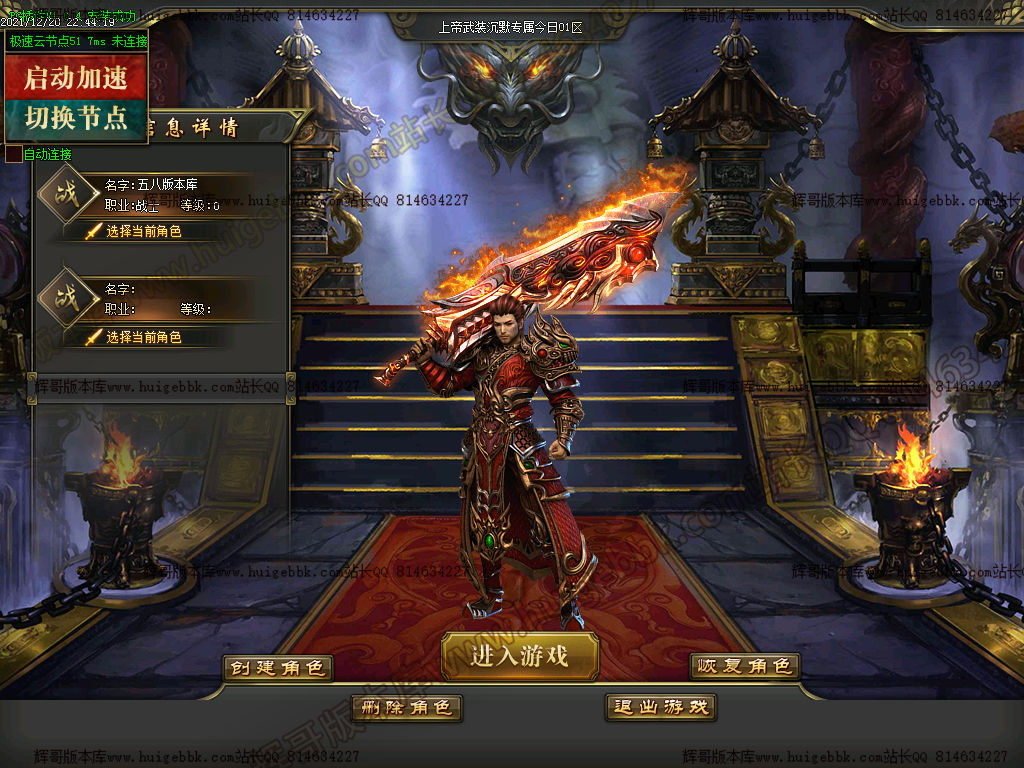Select 恢复角色 to restore a character
Image resolution: width=1024 pixels, height=768 pixels.
[x=745, y=666]
